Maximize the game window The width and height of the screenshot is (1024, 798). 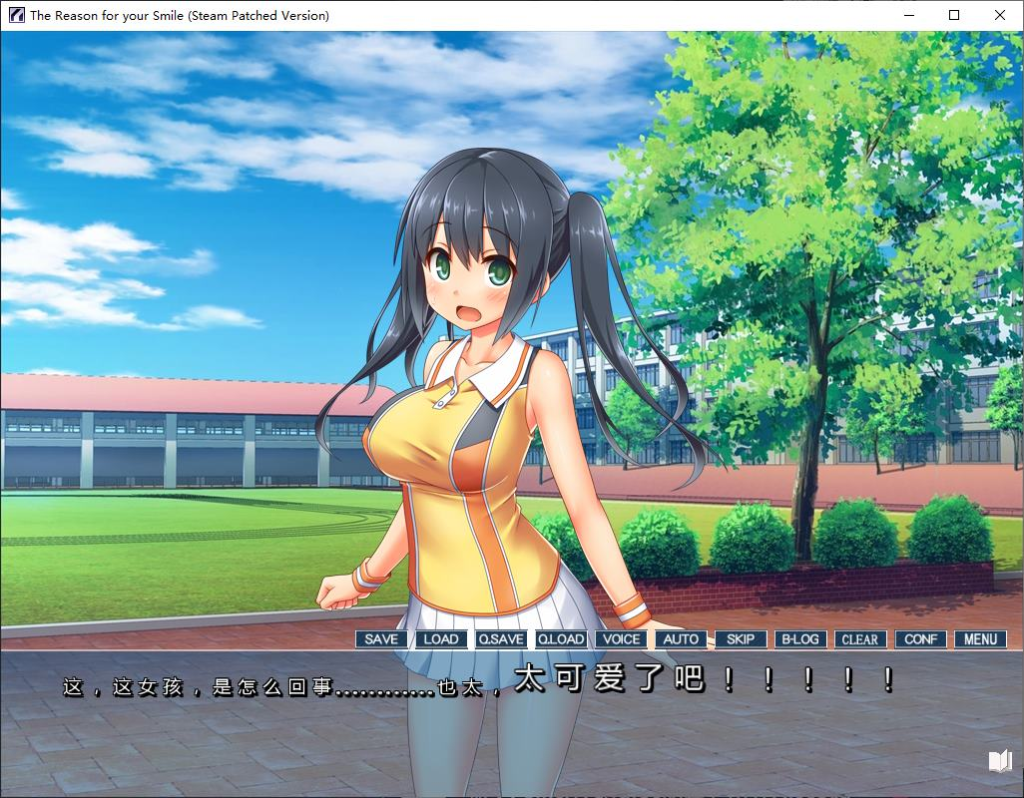pyautogui.click(x=954, y=15)
